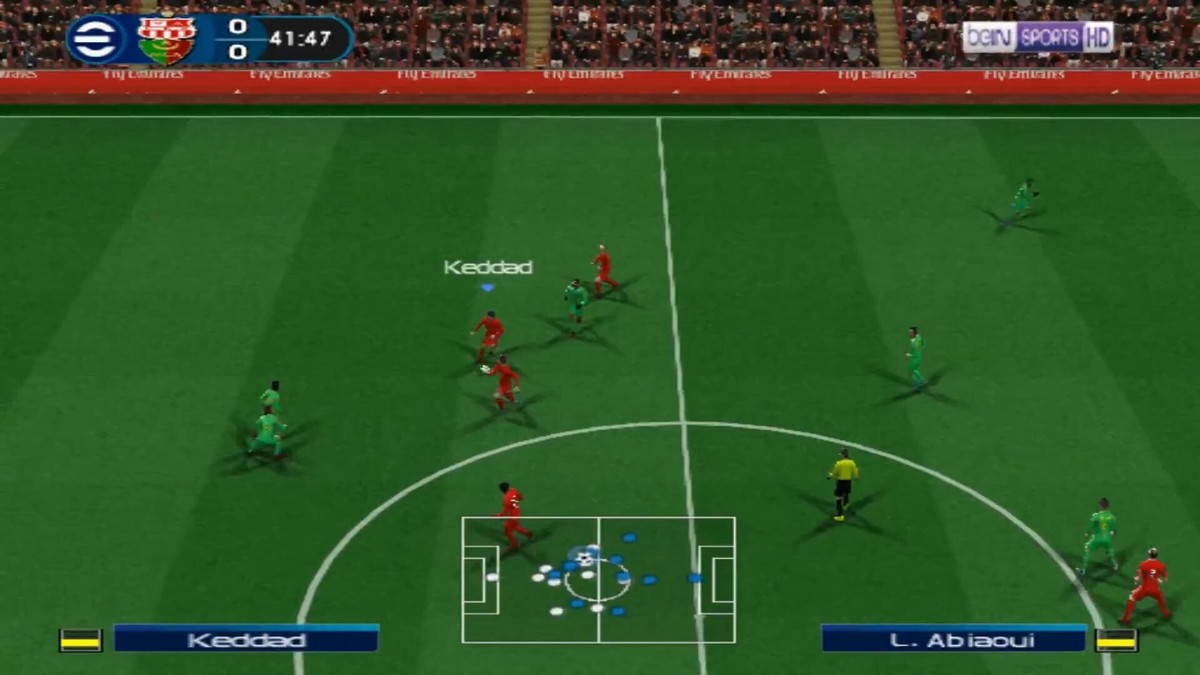The width and height of the screenshot is (1200, 675).
Task: Select the Keddad player name panel
Action: tap(246, 639)
